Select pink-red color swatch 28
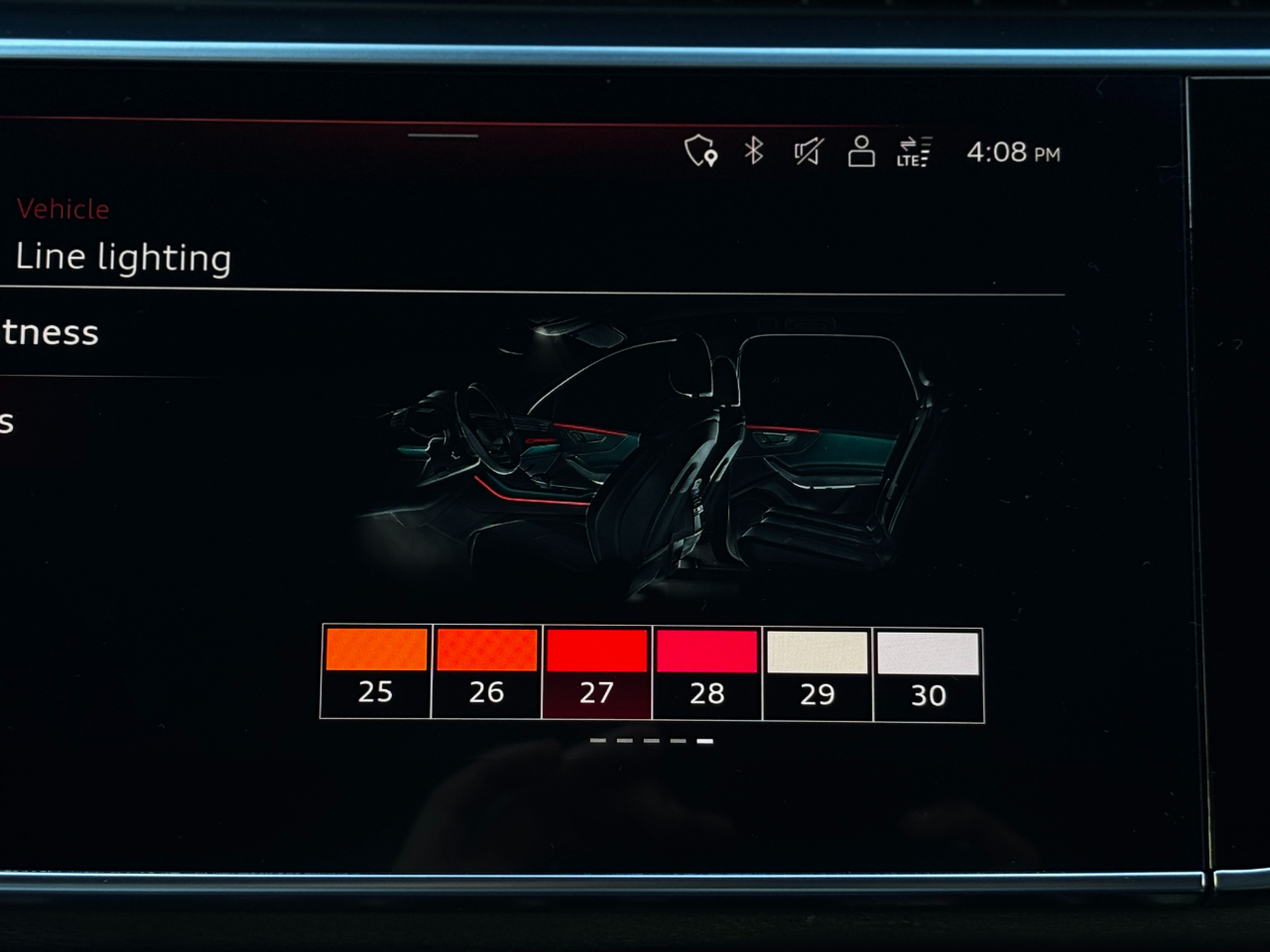1270x952 pixels. point(706,673)
